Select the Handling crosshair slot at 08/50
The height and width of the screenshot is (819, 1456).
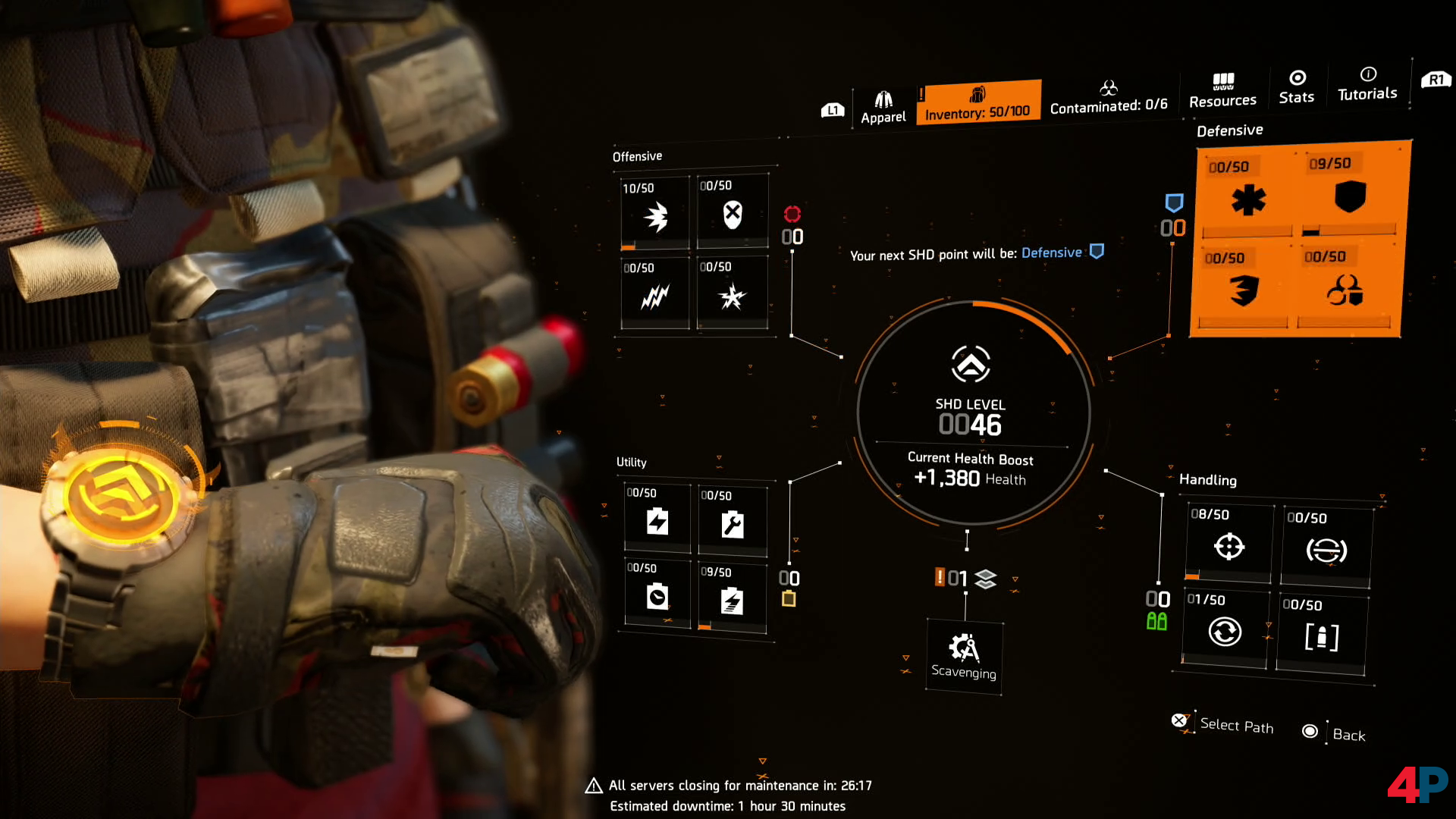(x=1228, y=544)
